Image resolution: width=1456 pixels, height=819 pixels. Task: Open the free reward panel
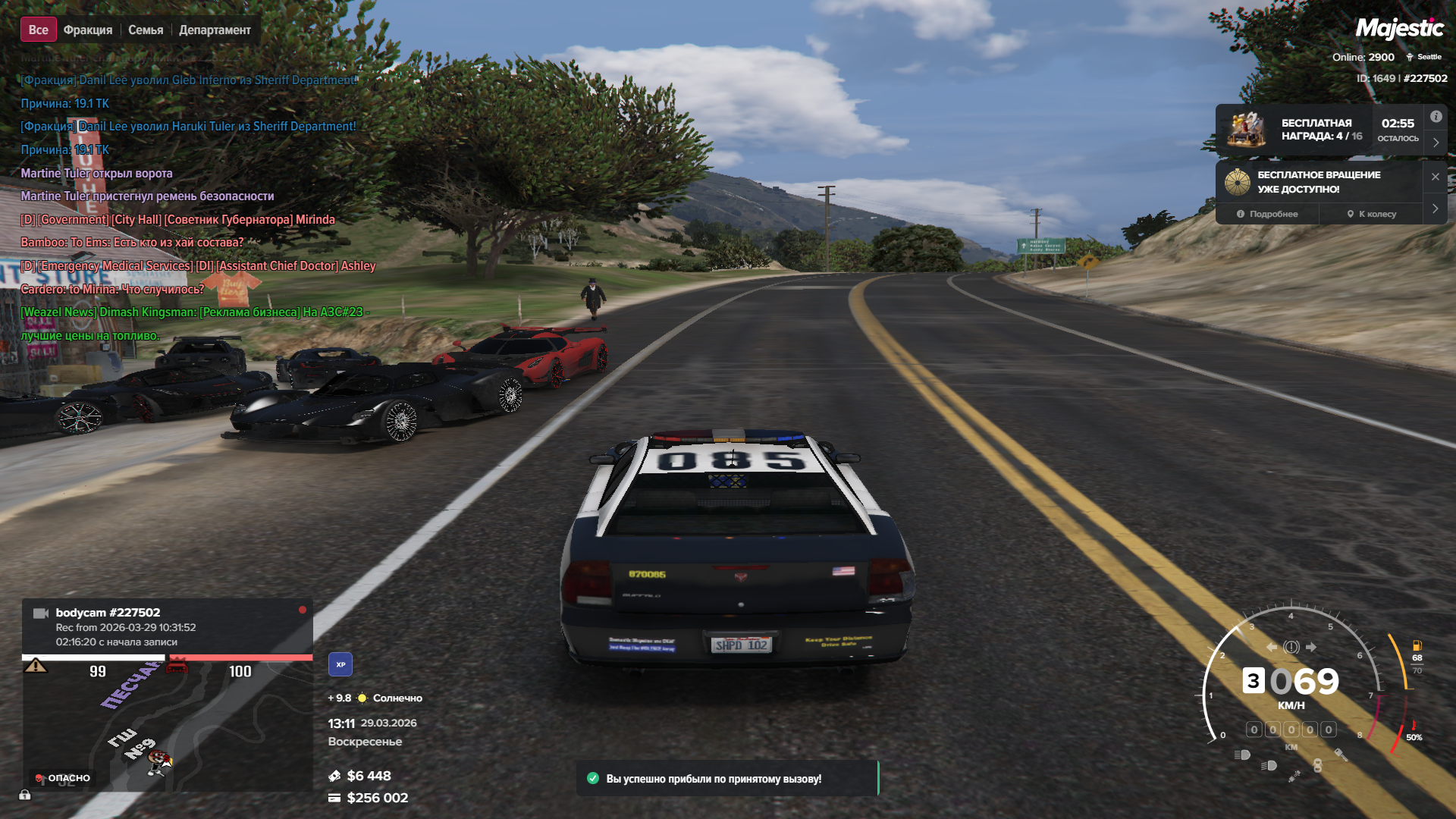coord(1318,130)
